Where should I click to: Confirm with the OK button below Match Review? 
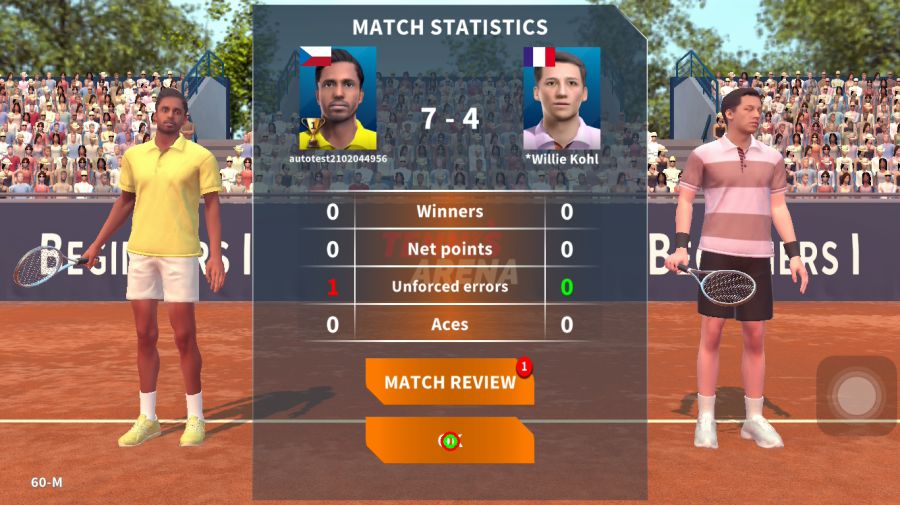tap(449, 440)
